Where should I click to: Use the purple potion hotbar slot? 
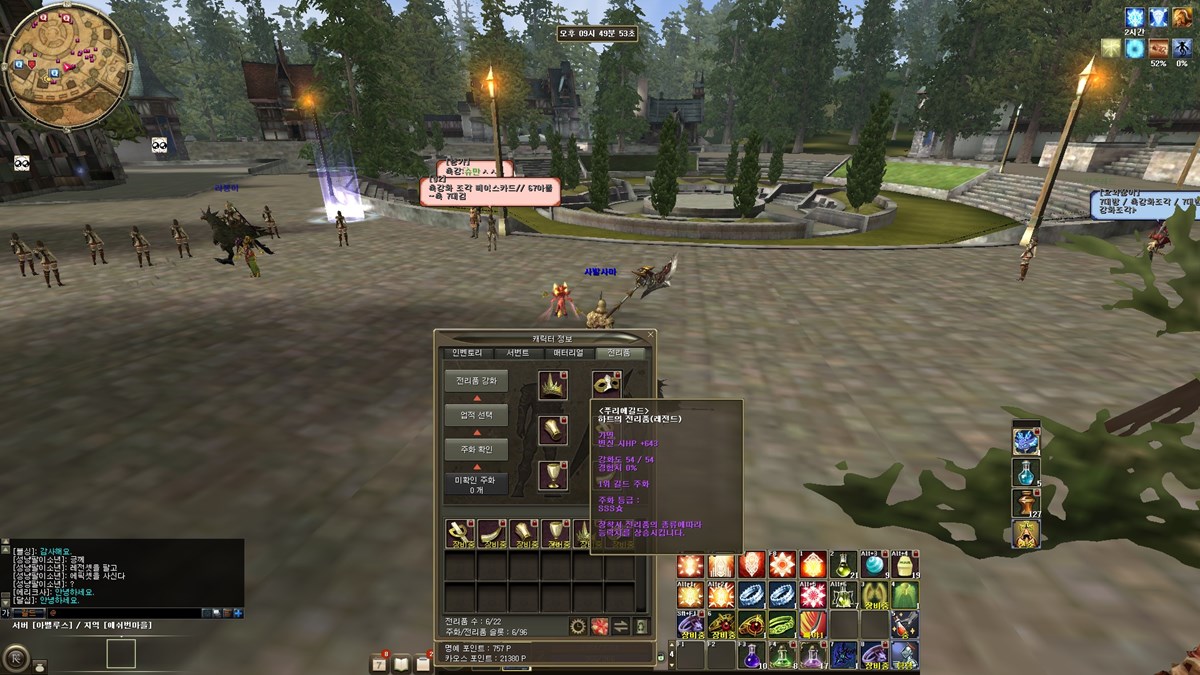(752, 655)
